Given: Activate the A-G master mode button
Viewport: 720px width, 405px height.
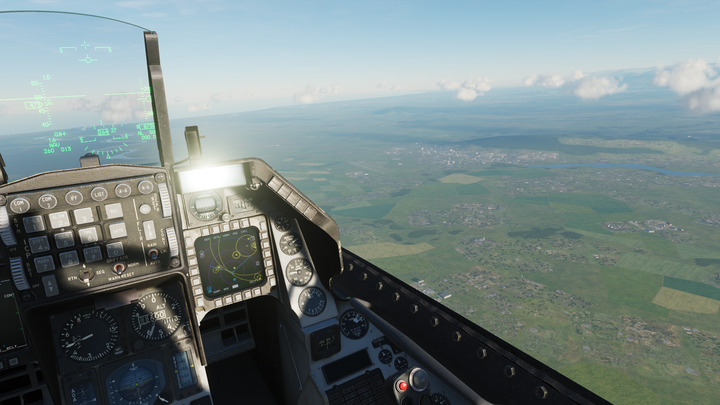Looking at the screenshot, I should coord(146,187).
